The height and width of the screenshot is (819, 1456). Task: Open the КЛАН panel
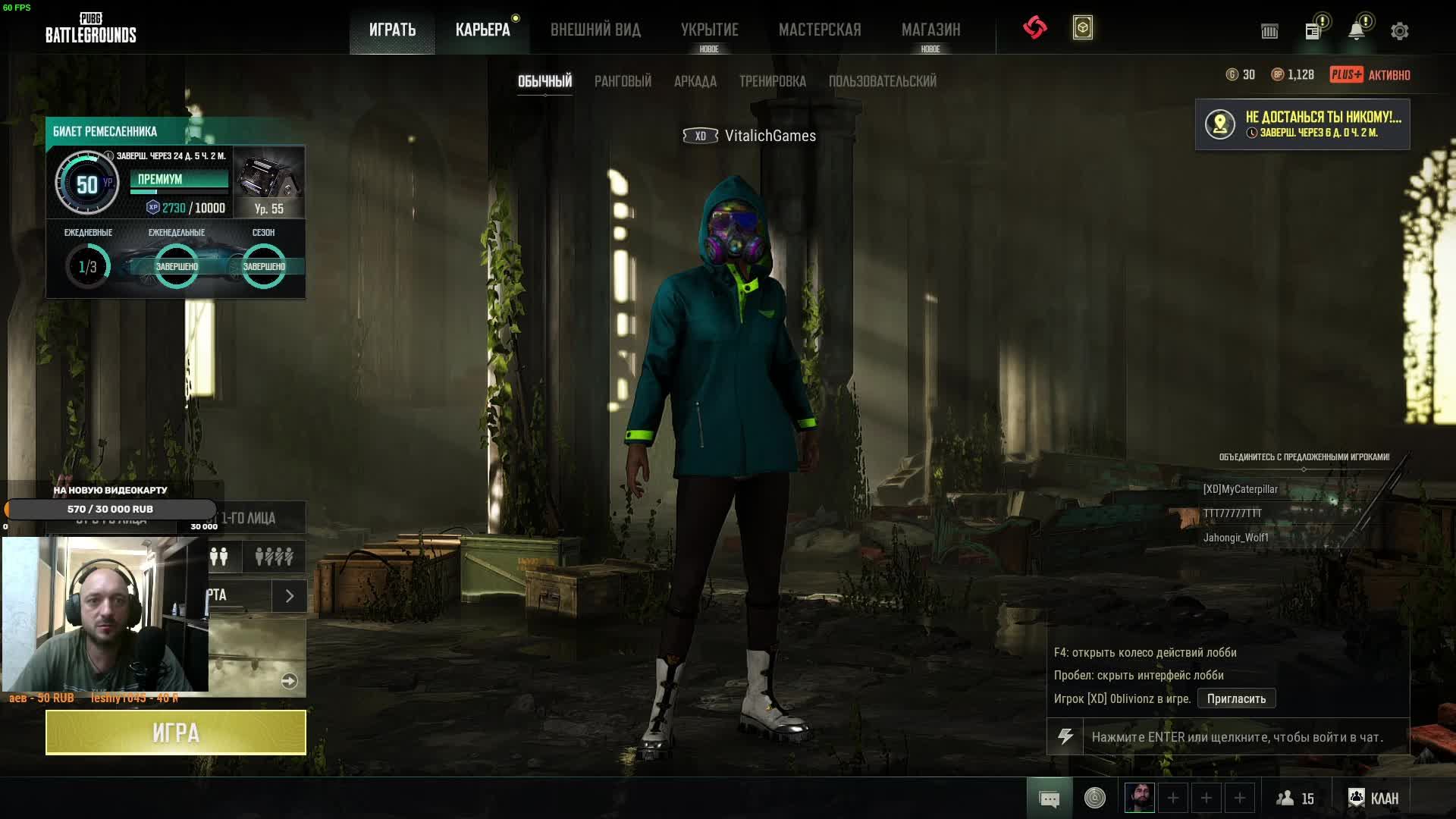pos(1373,799)
